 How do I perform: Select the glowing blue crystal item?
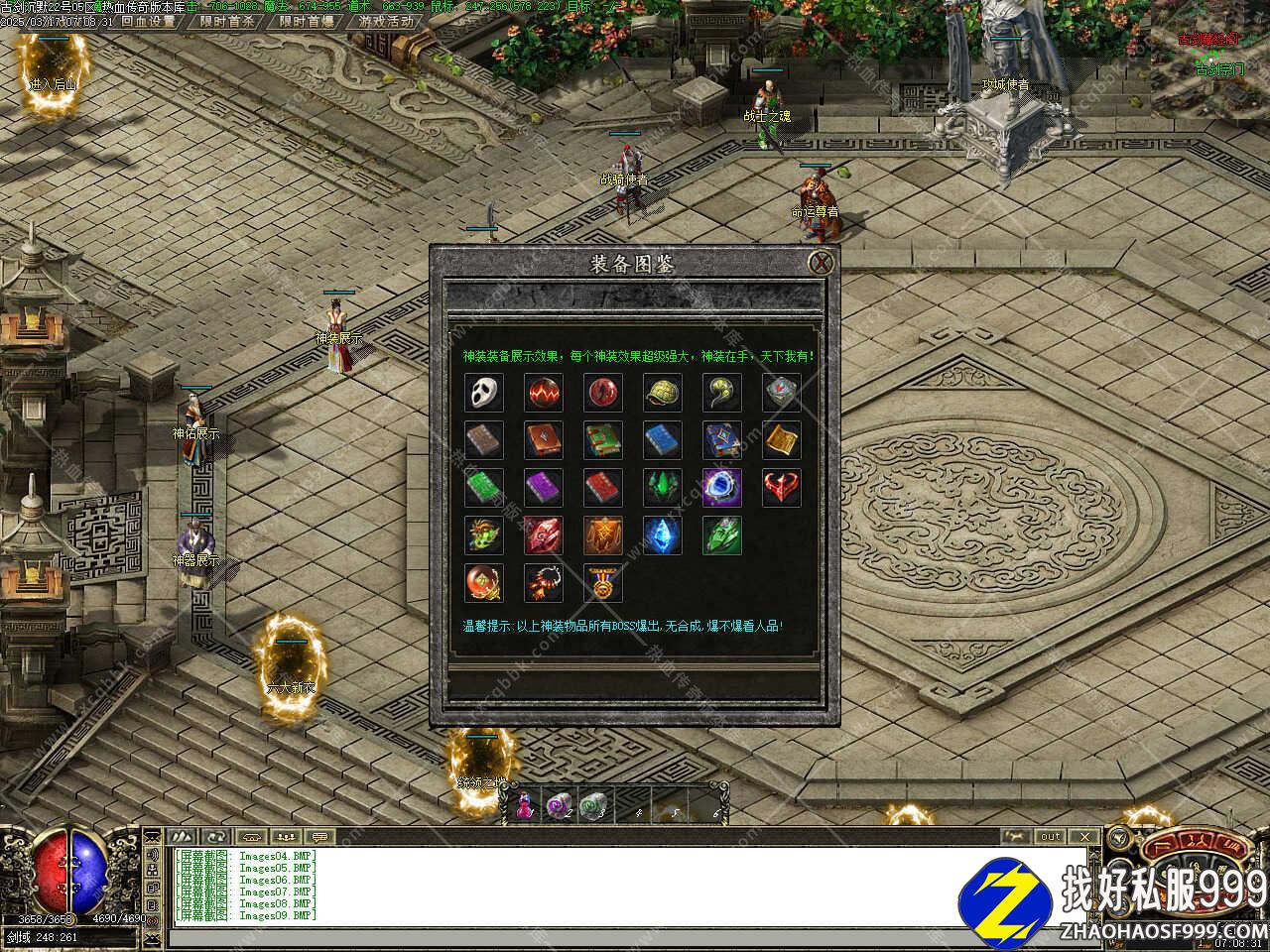(x=662, y=535)
